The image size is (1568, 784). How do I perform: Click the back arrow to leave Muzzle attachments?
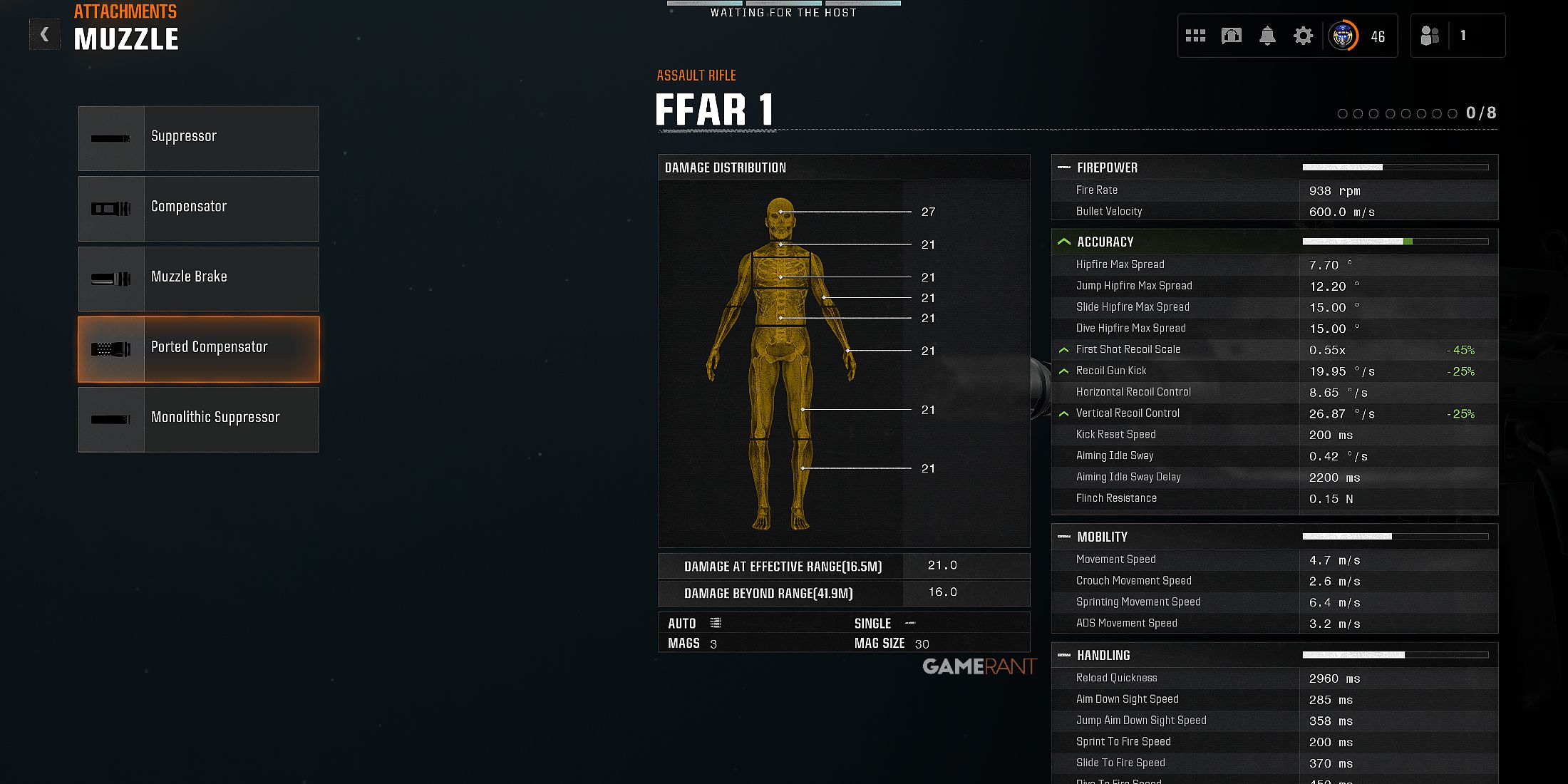(x=44, y=33)
